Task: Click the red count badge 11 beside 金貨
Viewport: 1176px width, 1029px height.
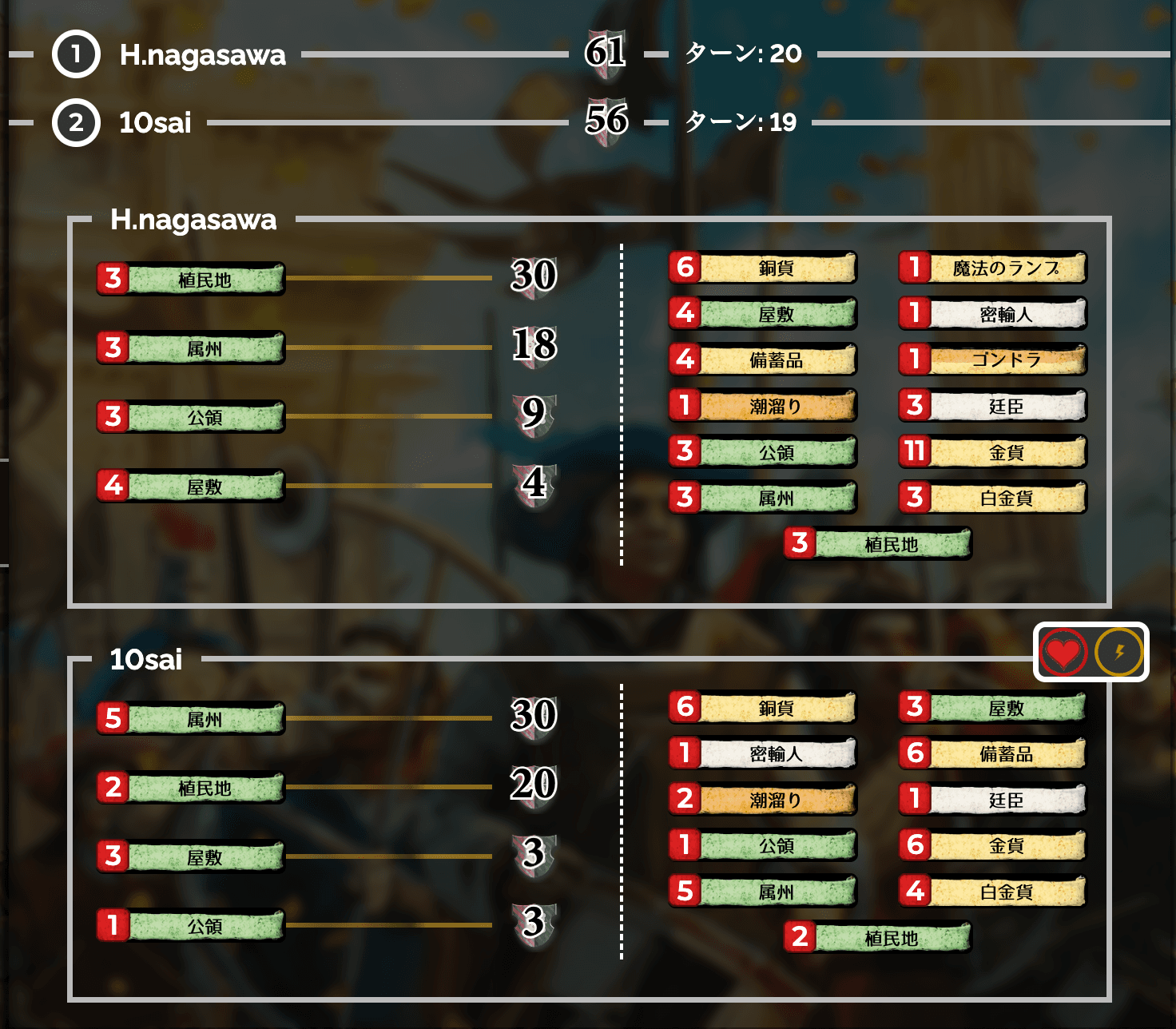Action: point(915,451)
